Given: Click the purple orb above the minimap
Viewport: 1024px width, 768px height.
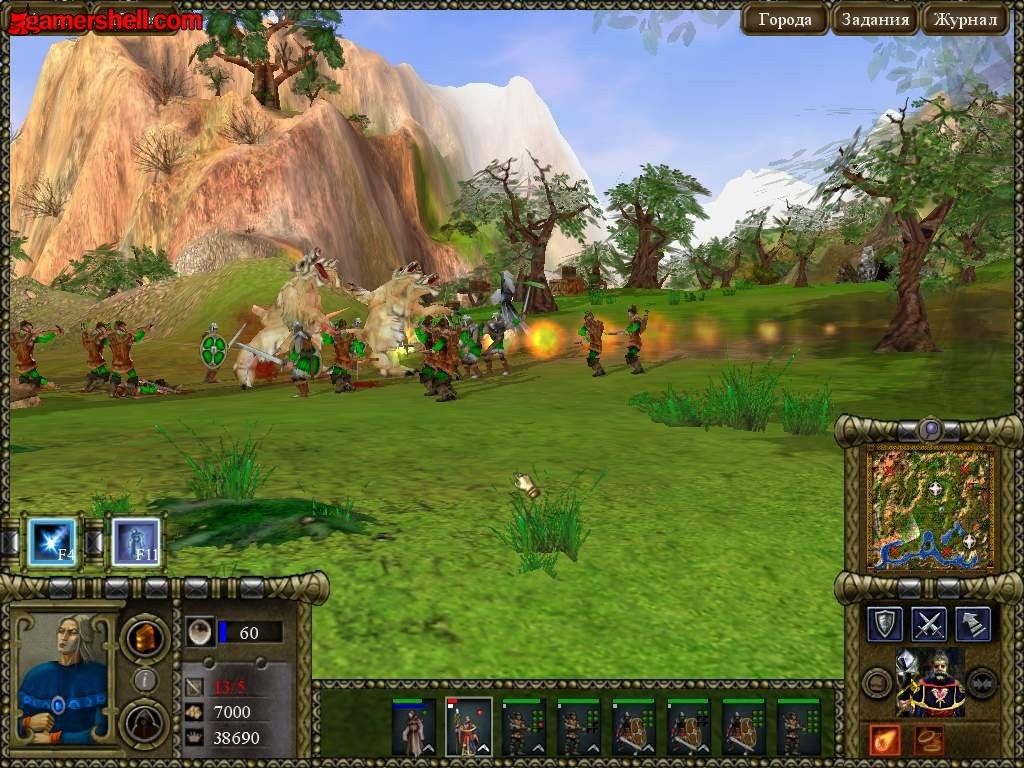Looking at the screenshot, I should (x=931, y=430).
